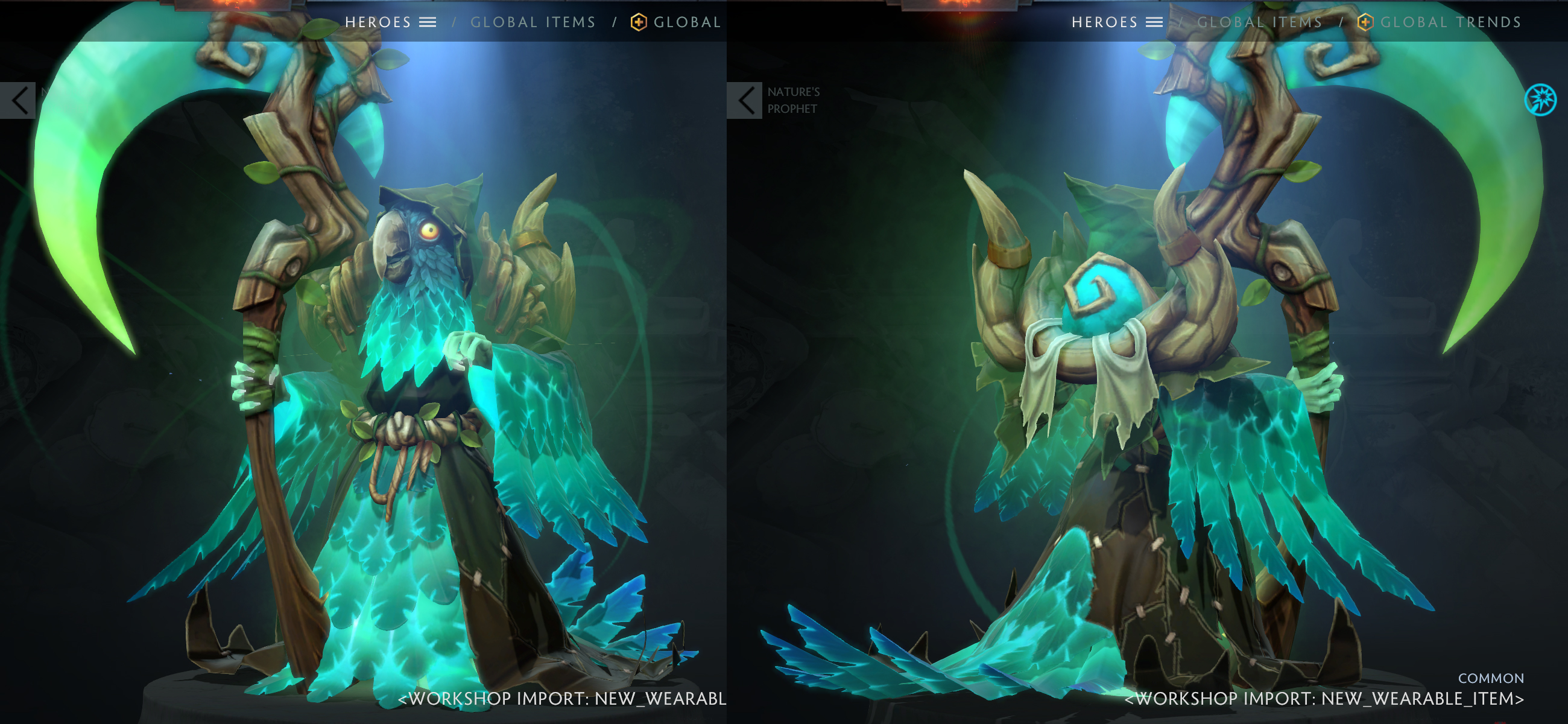Screen dimensions: 1568x724
Task: Go back using the arrow beside Nature's Prophet
Action: (744, 101)
